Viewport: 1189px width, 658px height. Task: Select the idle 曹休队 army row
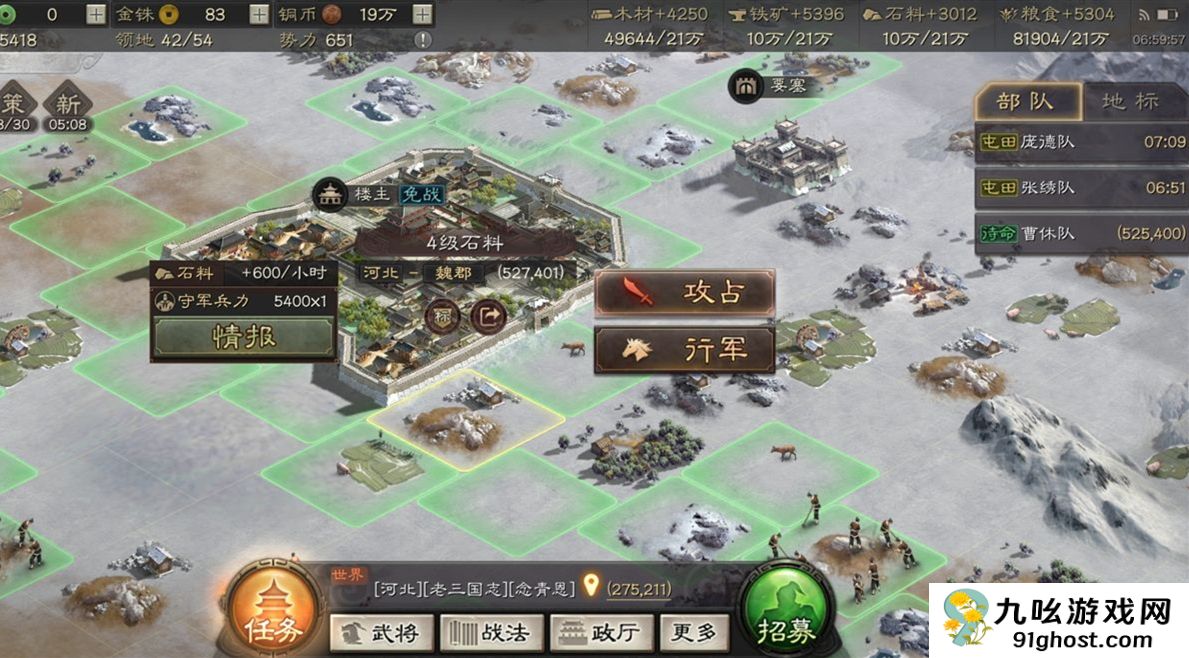tap(1080, 233)
